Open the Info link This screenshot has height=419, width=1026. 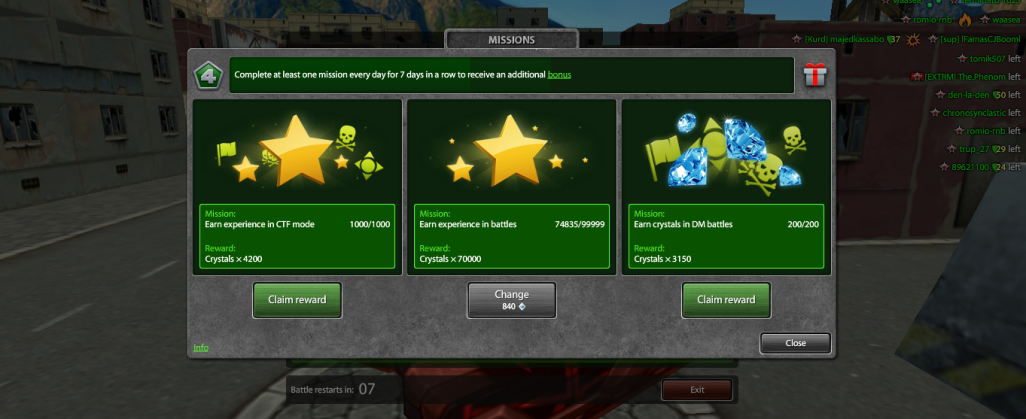point(201,347)
